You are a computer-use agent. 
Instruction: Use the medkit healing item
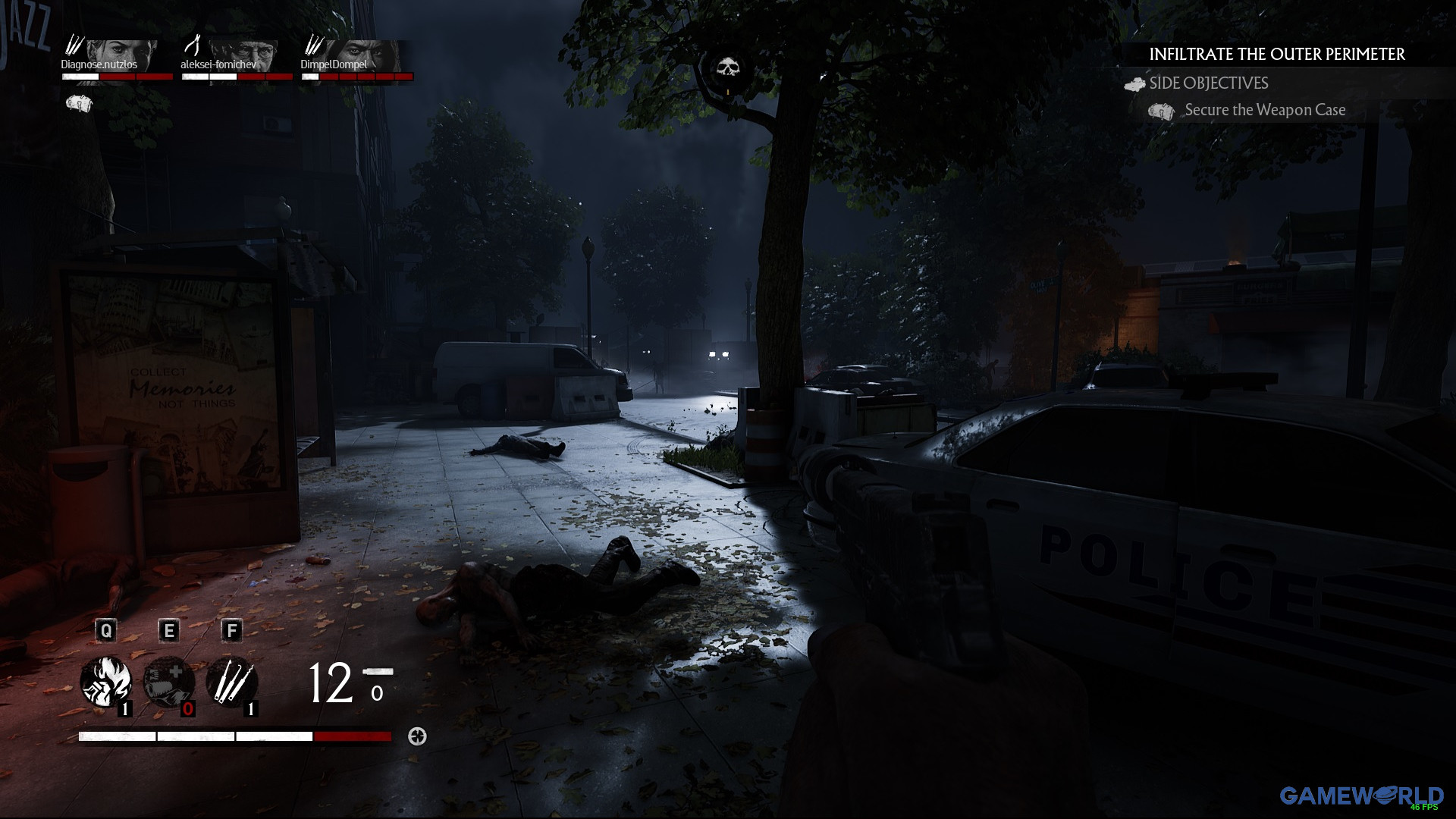(169, 682)
